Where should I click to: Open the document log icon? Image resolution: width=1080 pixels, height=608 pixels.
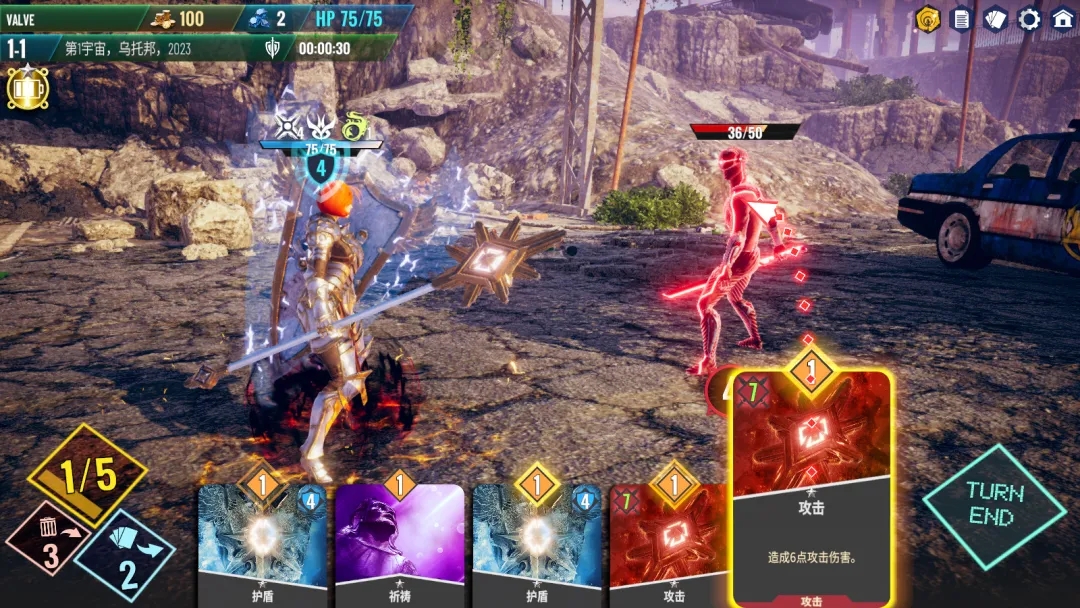coord(961,19)
